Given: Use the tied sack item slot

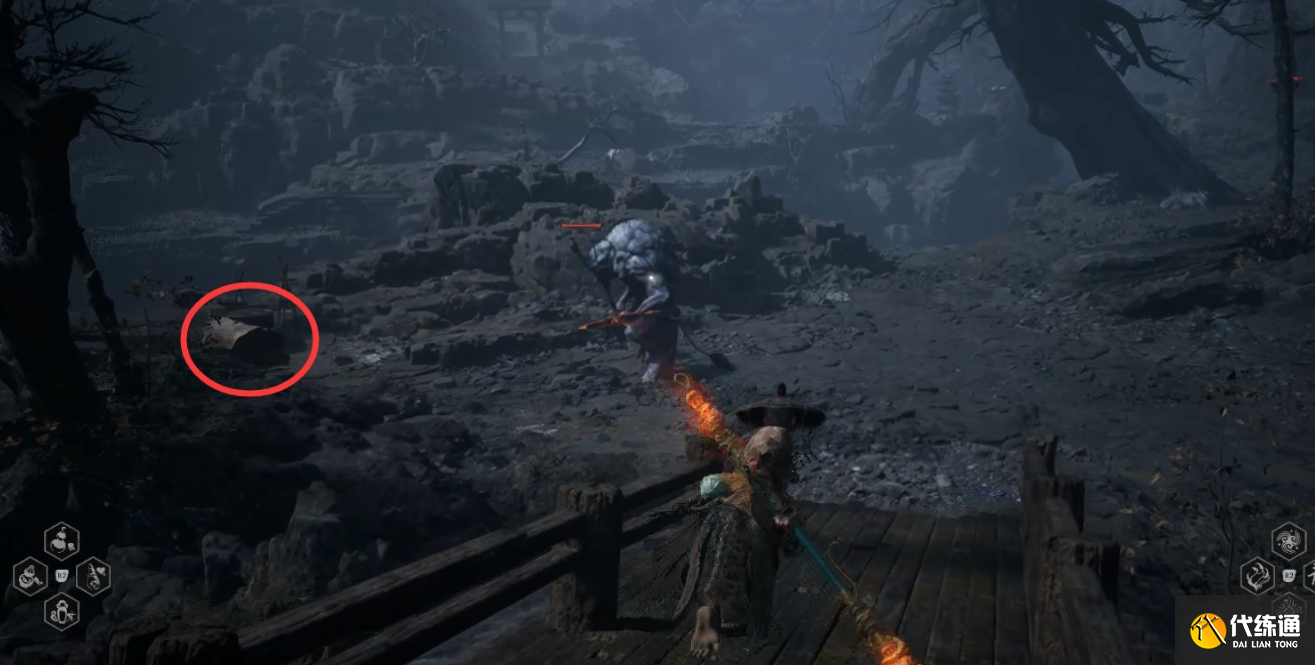Looking at the screenshot, I should 29,576.
